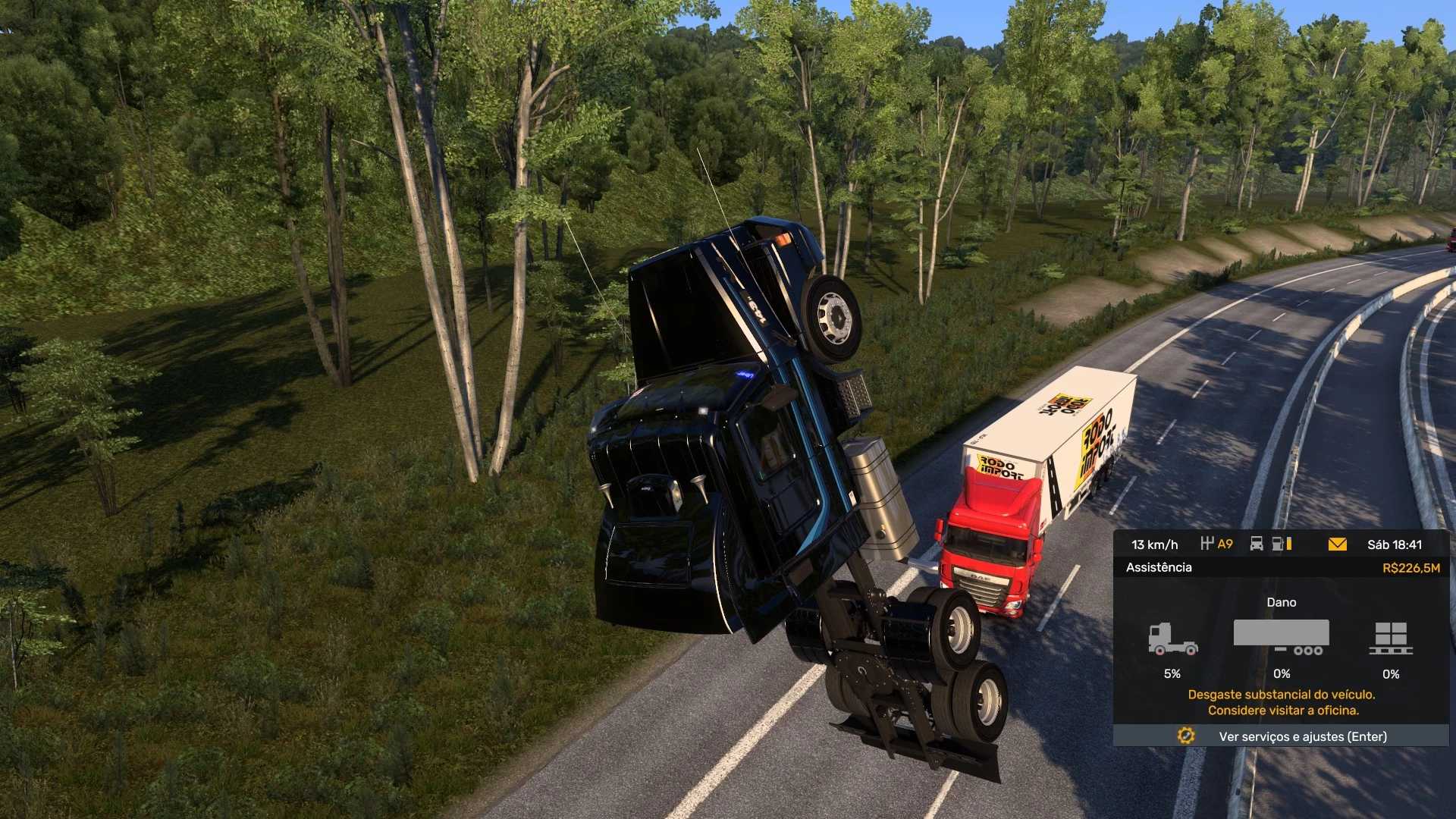1456x819 pixels.
Task: Select the trailer damage icon
Action: tap(1281, 637)
